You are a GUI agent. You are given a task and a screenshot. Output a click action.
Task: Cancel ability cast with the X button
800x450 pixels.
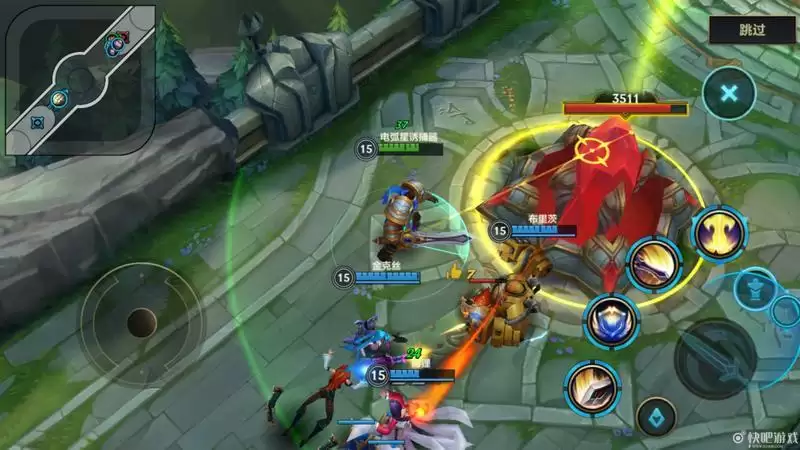729,94
